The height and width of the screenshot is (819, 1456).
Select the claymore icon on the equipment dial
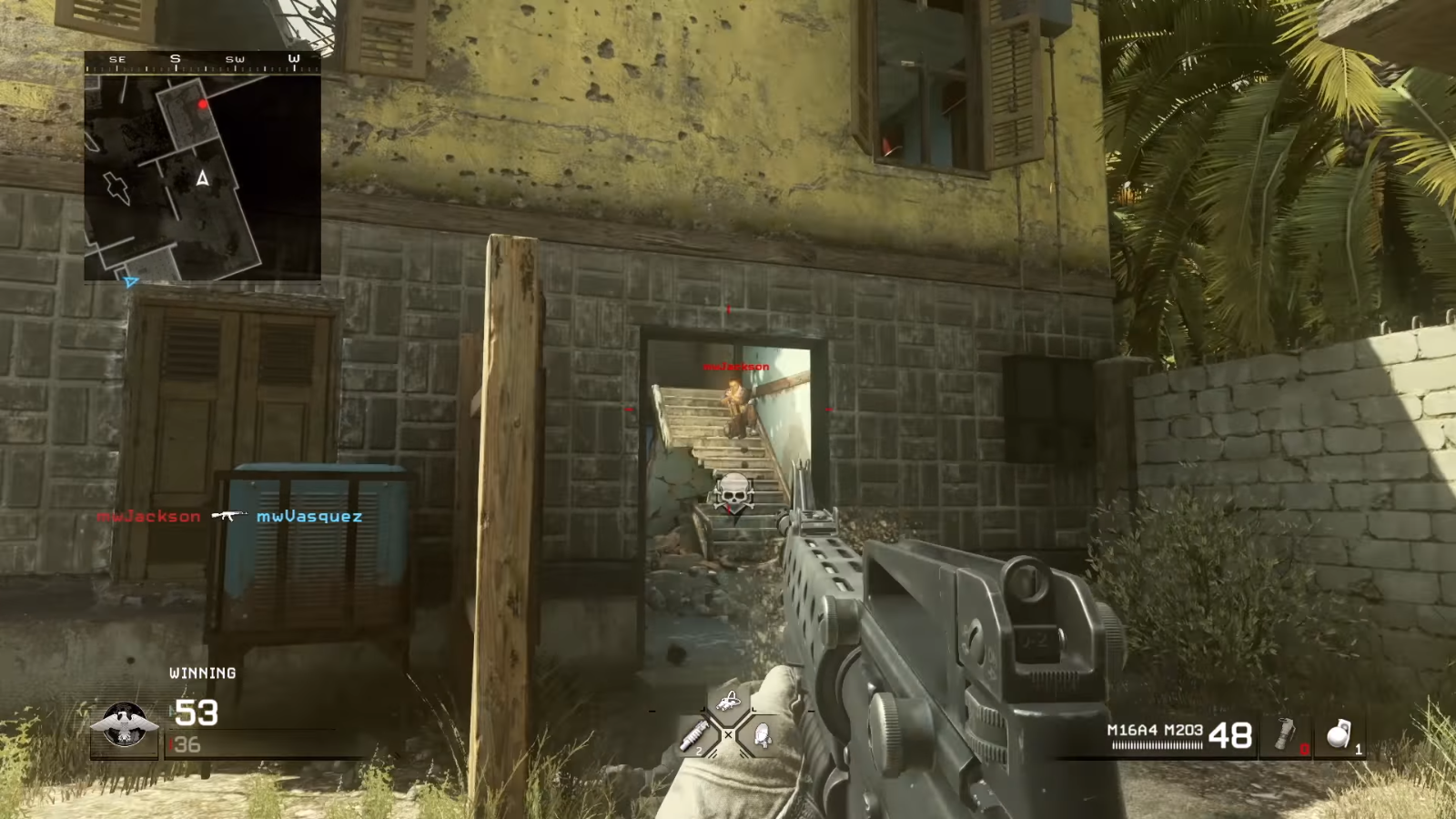[x=763, y=735]
